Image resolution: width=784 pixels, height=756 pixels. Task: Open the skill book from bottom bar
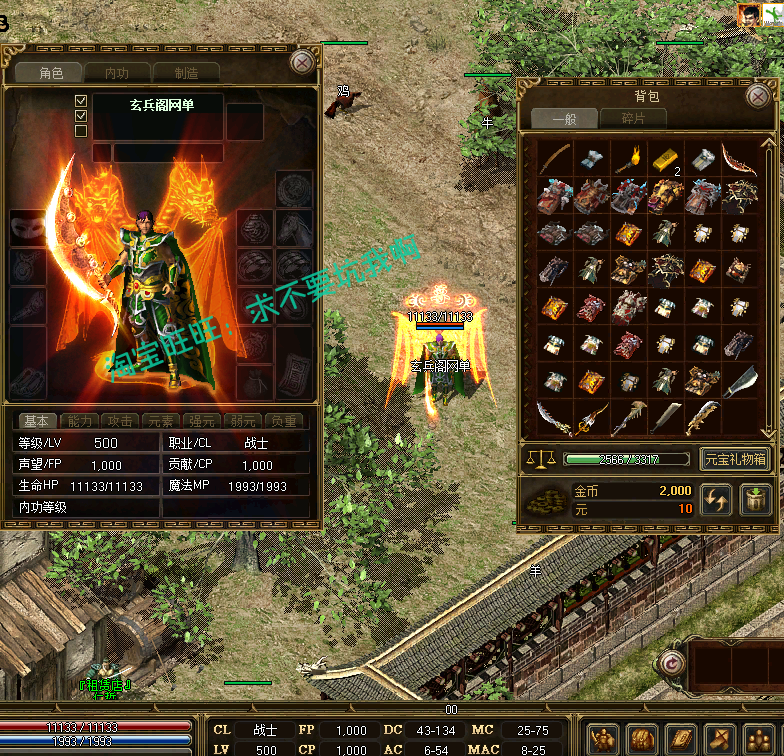tap(681, 739)
